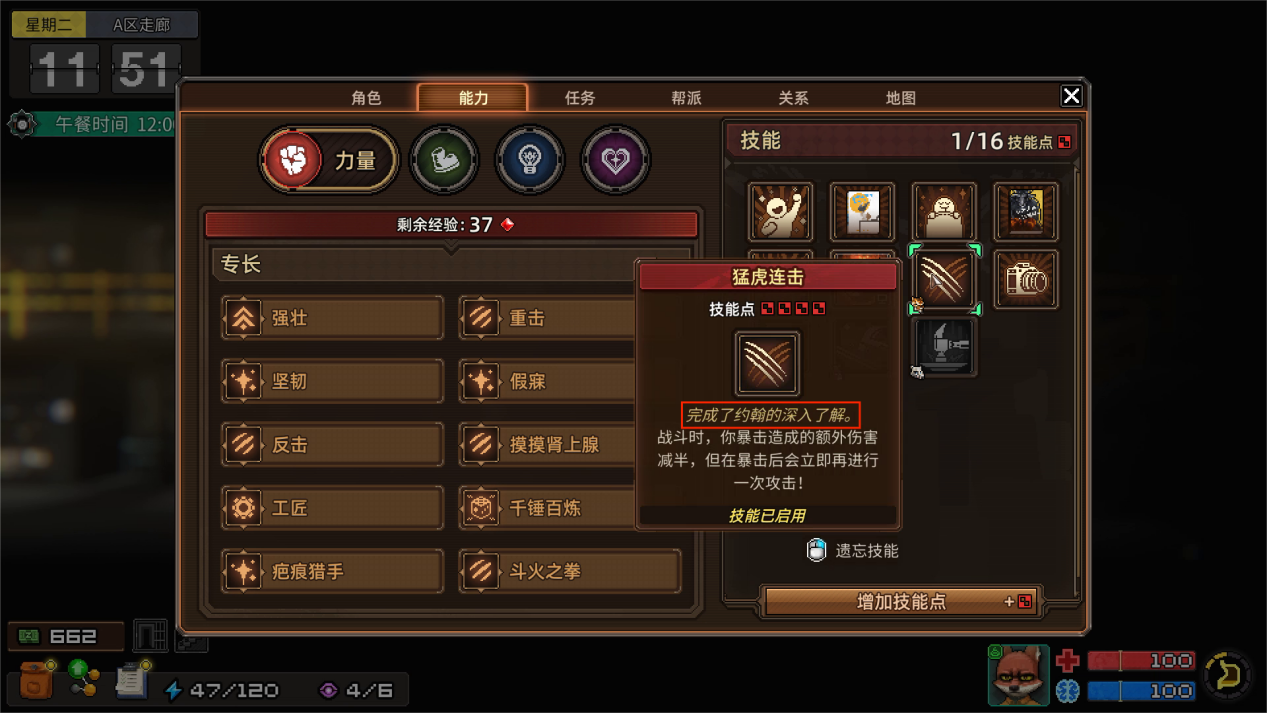Select the 强壮 specialty
Viewport: 1267px width, 713px height.
tap(332, 318)
